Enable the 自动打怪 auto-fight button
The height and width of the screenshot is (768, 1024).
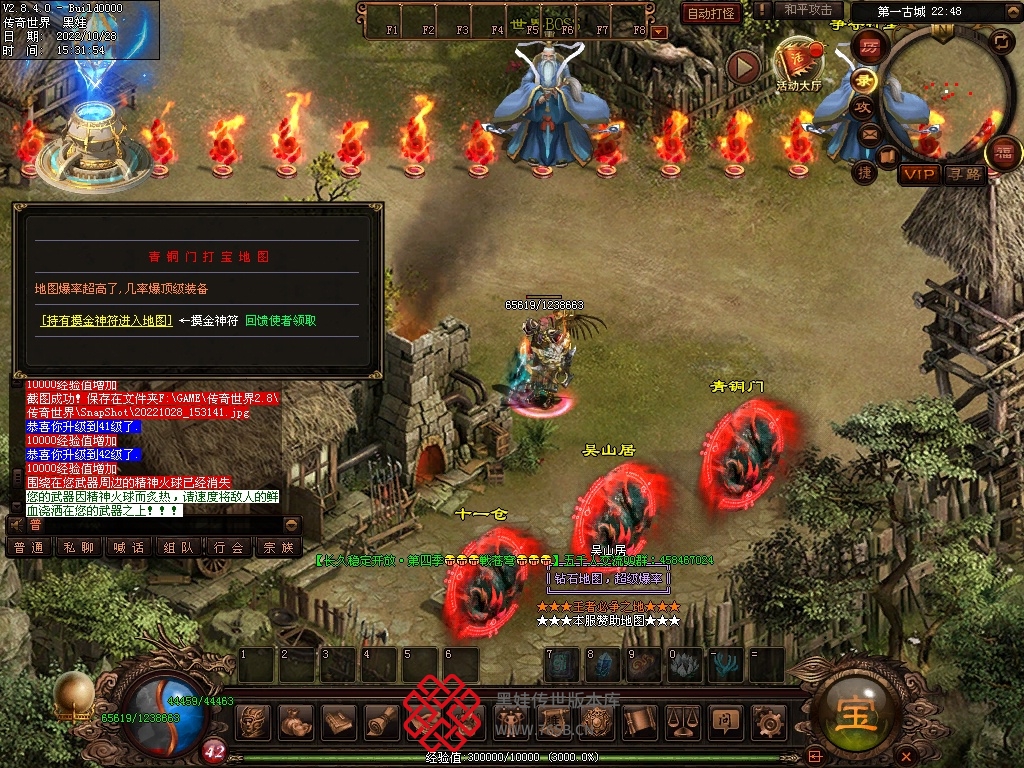[x=711, y=13]
